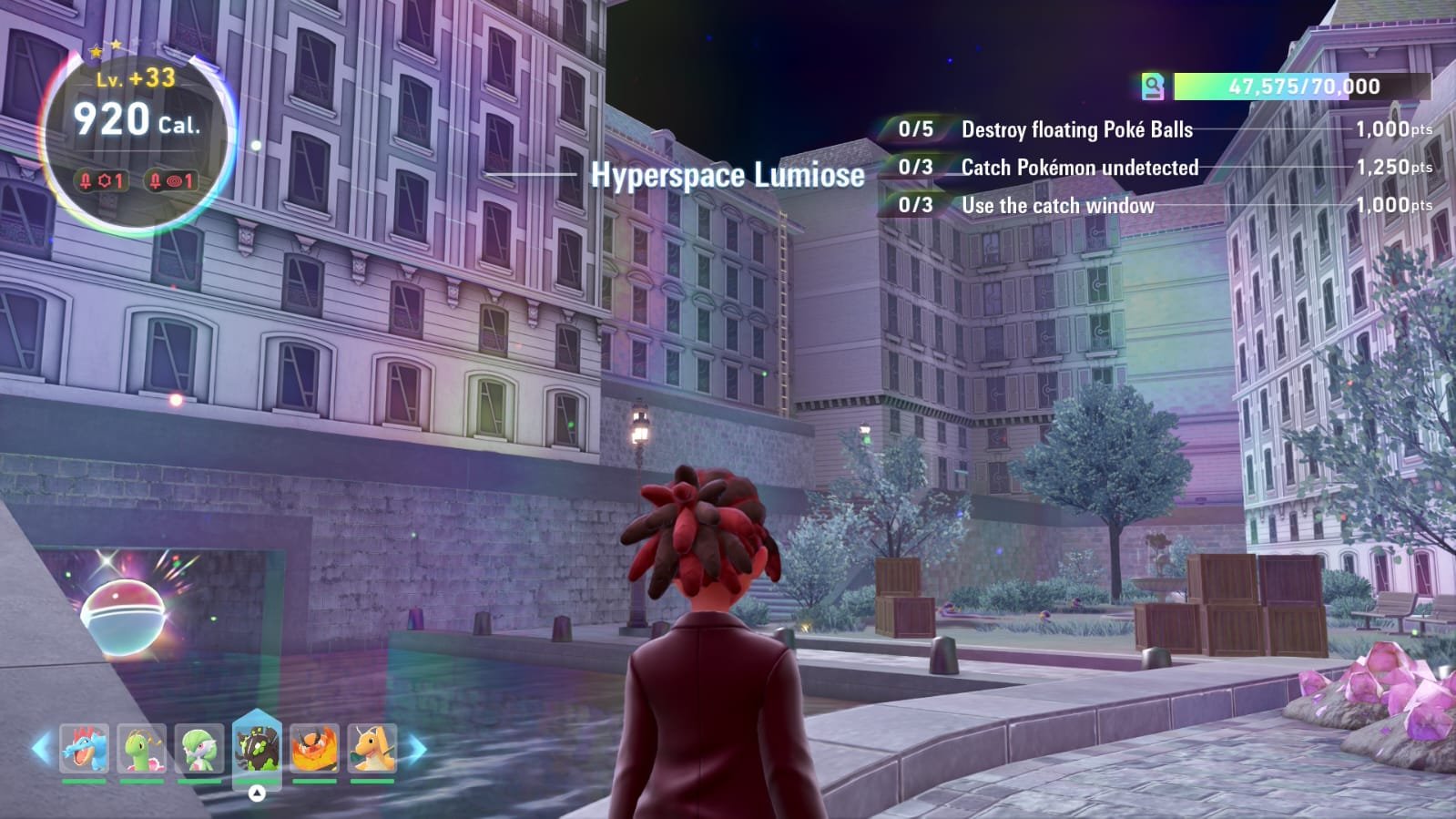Click the red star-shaped power buff badge

click(101, 180)
